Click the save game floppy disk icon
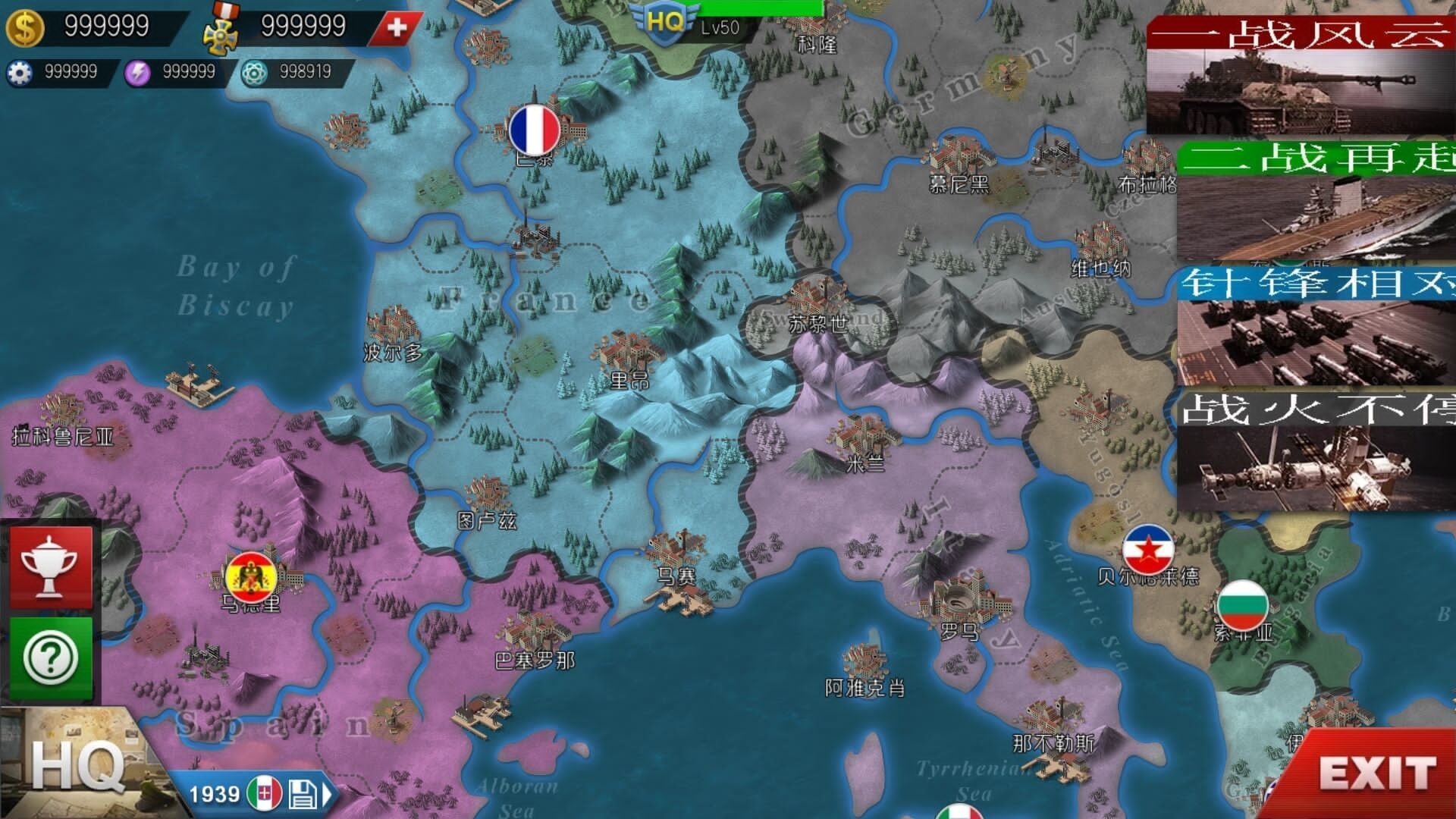This screenshot has height=819, width=1456. click(x=303, y=792)
